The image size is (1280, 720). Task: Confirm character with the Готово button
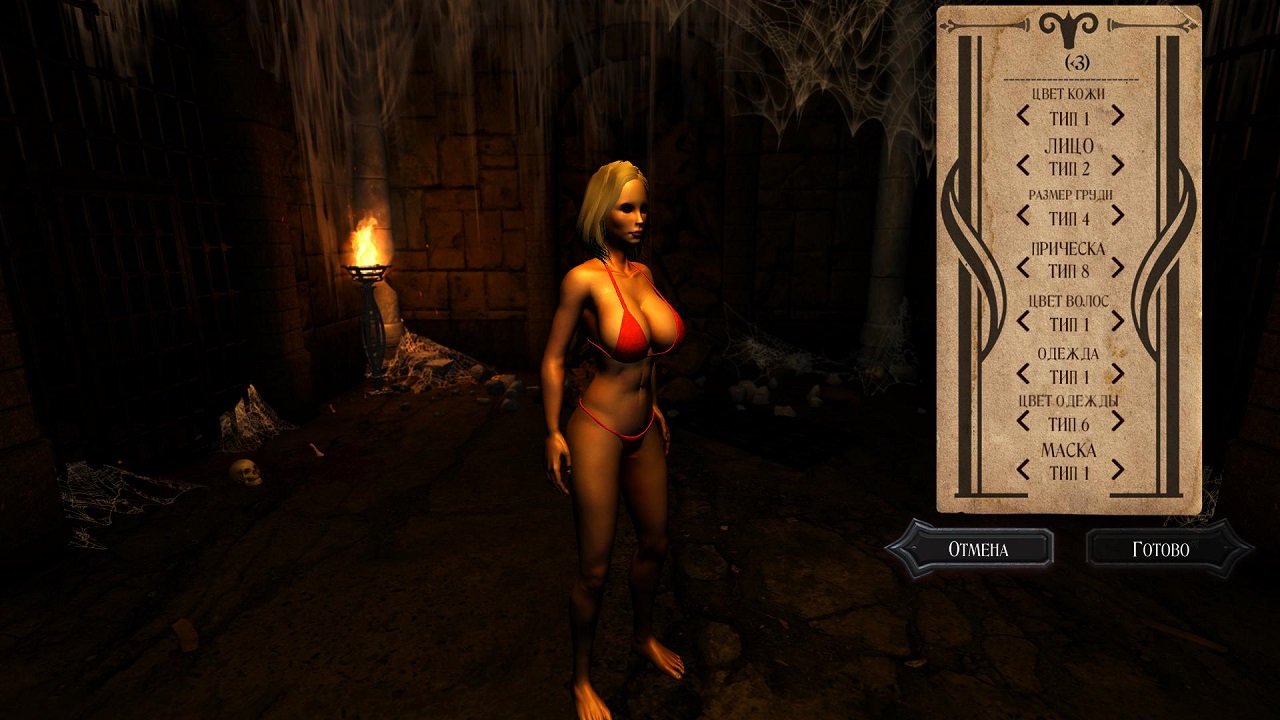pos(1161,549)
